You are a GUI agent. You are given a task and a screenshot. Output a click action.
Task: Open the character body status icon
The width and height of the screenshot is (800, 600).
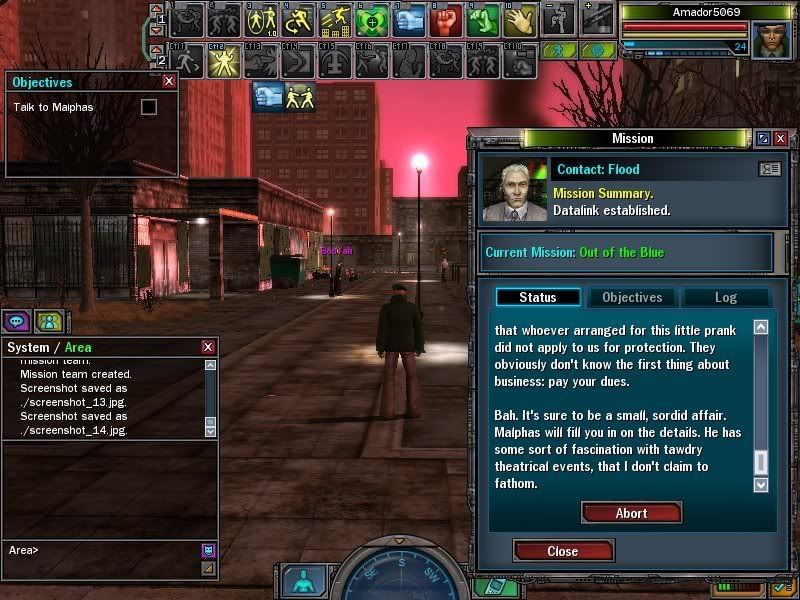click(299, 580)
